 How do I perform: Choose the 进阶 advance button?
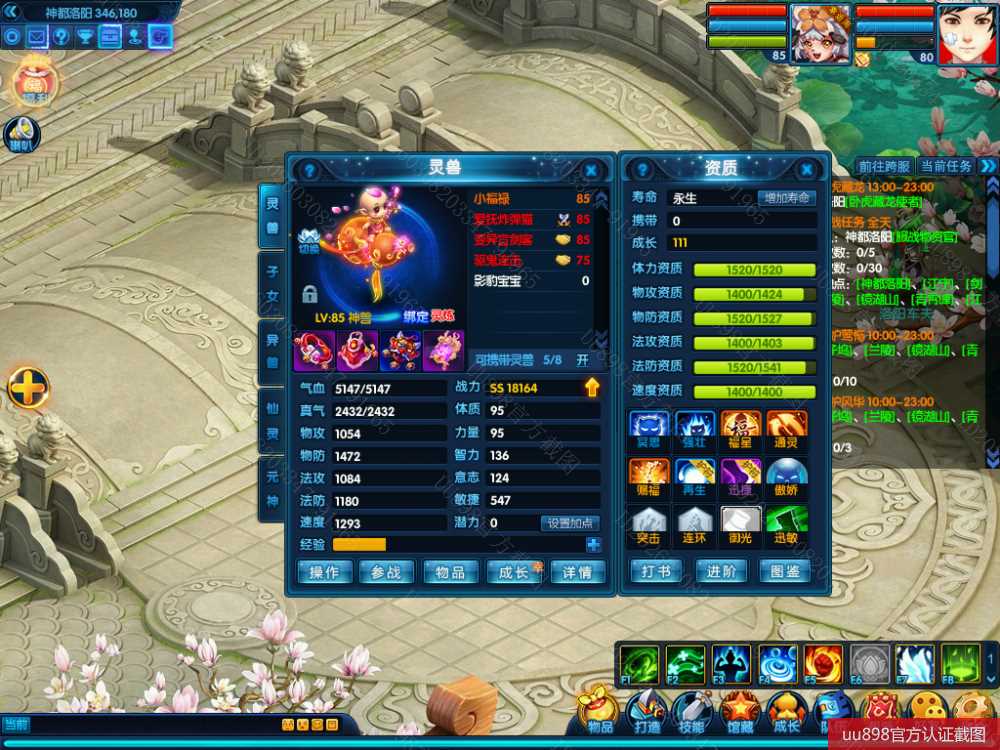pos(721,571)
